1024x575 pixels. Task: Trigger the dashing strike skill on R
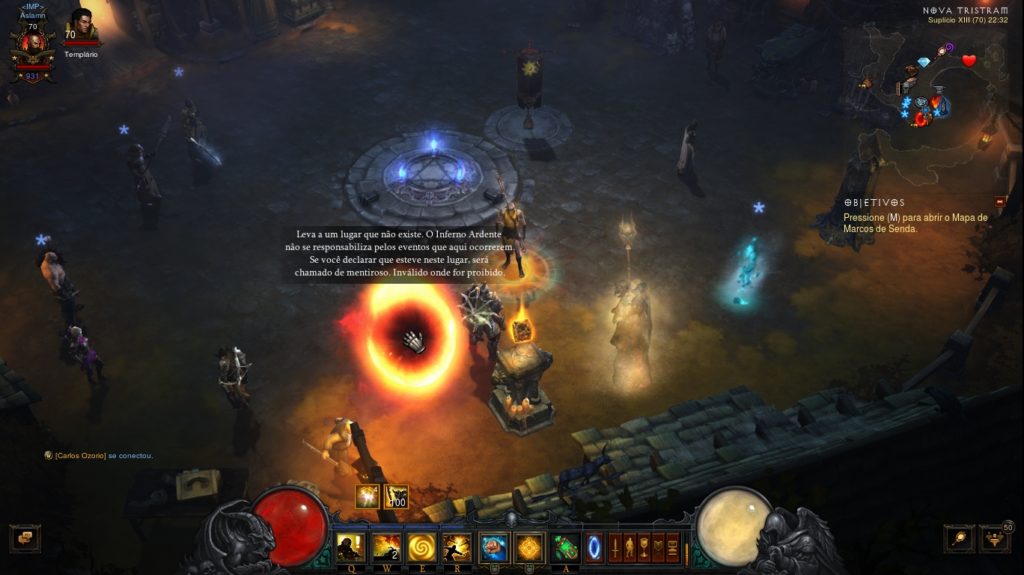click(457, 547)
